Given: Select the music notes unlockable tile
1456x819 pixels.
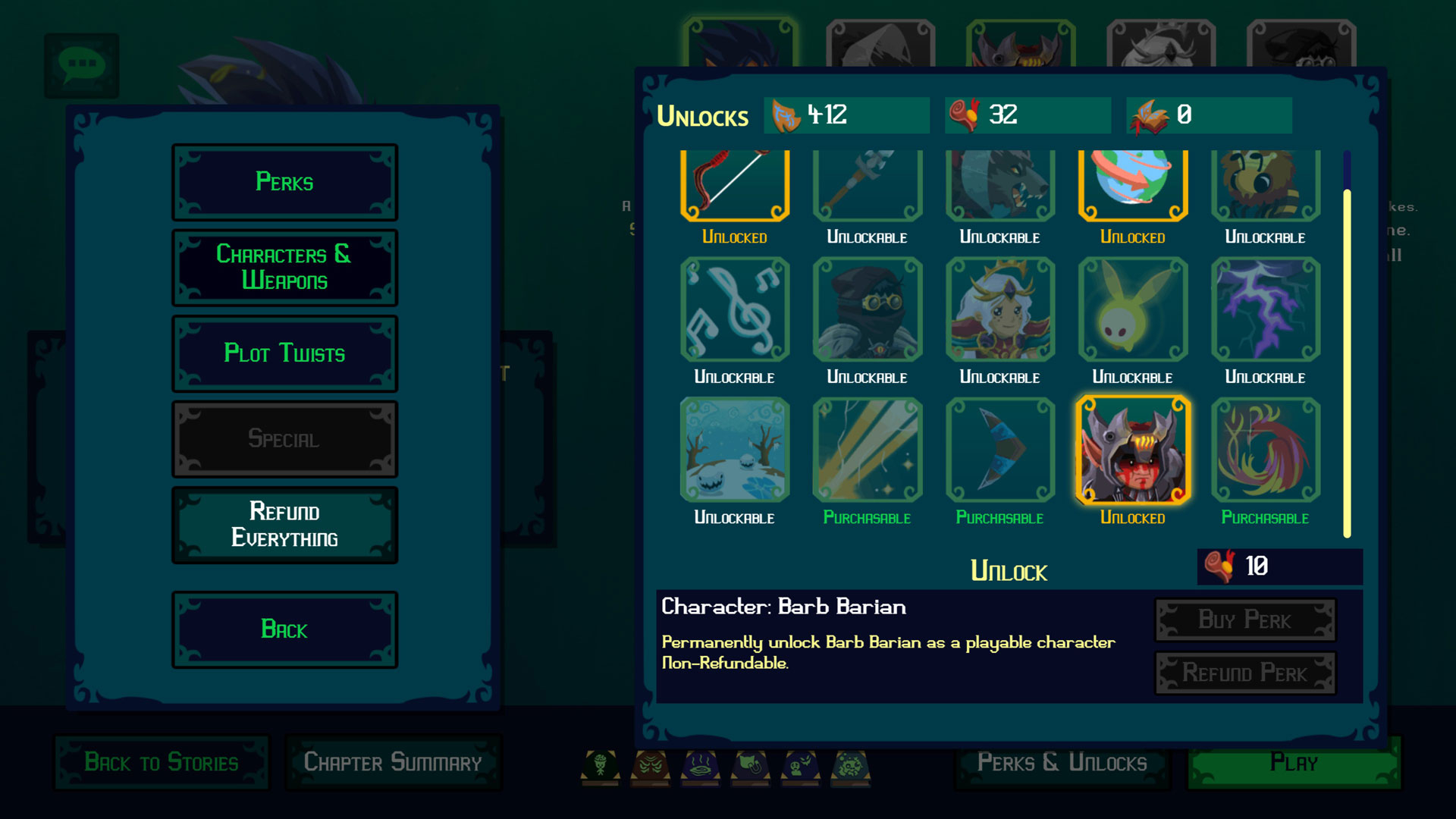Looking at the screenshot, I should (734, 309).
